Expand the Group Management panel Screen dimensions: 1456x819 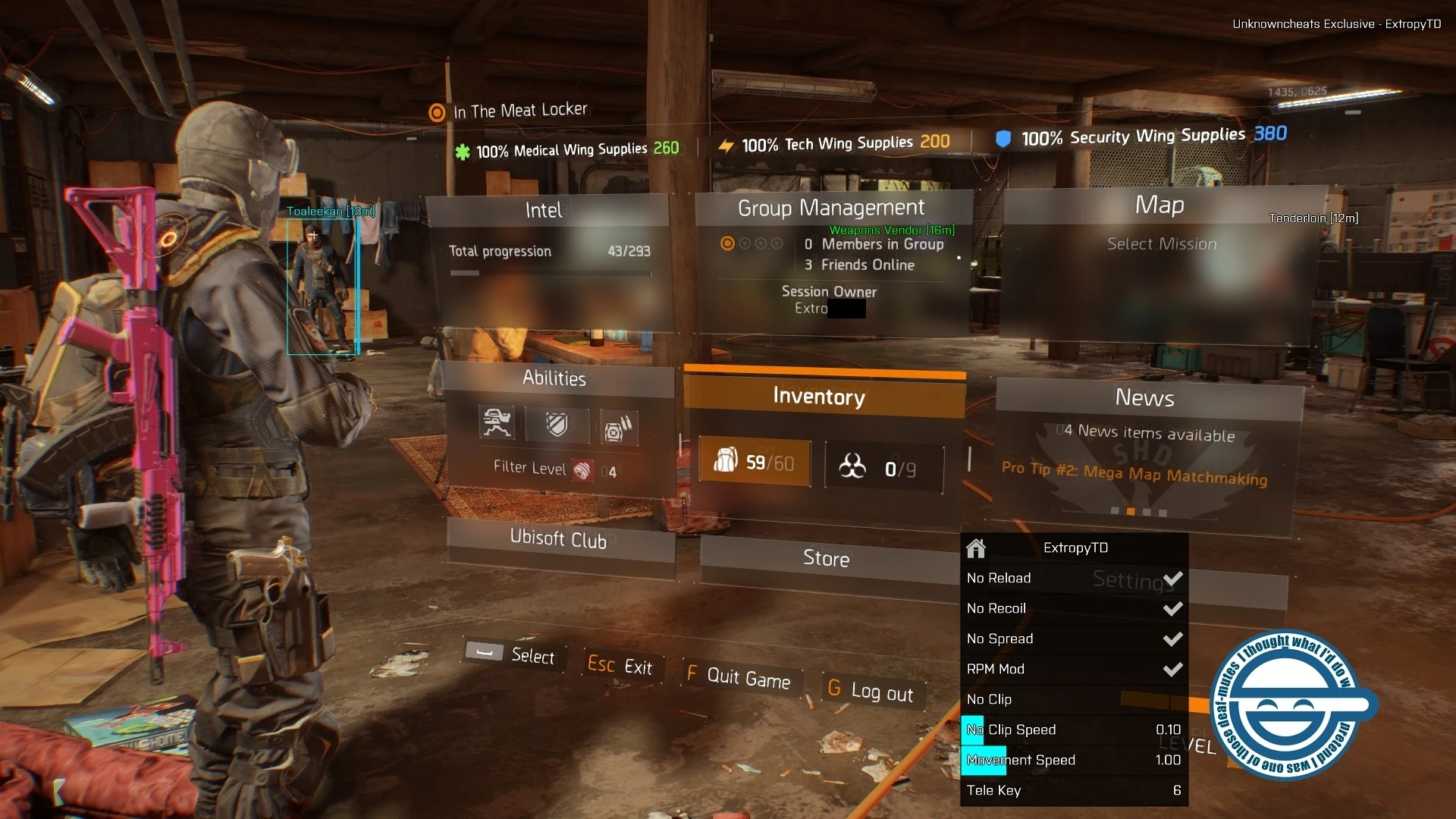click(x=831, y=208)
